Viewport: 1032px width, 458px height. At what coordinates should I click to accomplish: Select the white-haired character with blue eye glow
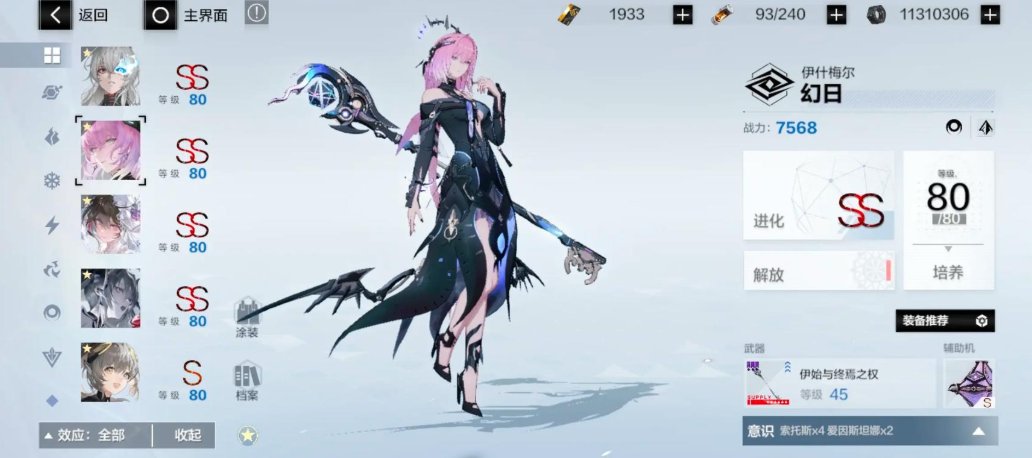(x=110, y=77)
